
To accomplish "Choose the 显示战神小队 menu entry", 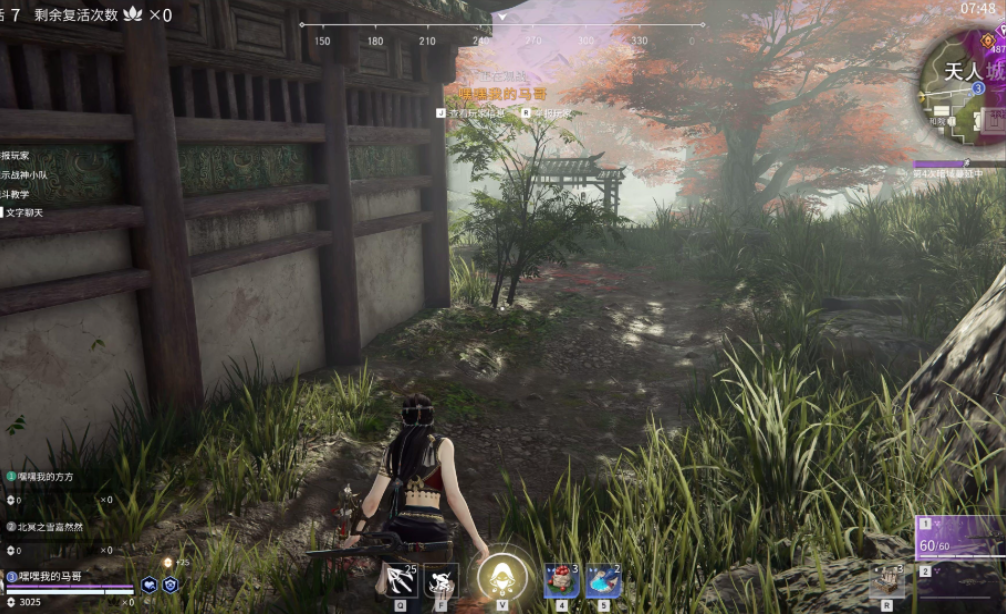I will point(22,174).
